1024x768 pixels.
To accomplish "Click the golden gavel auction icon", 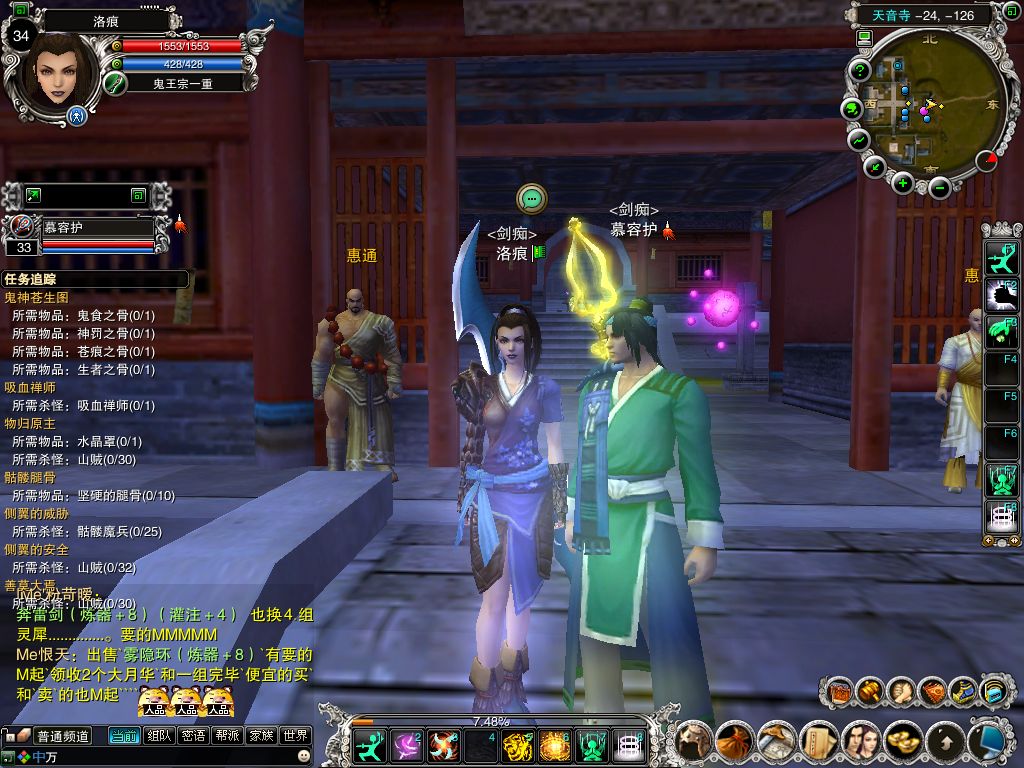I will (868, 691).
